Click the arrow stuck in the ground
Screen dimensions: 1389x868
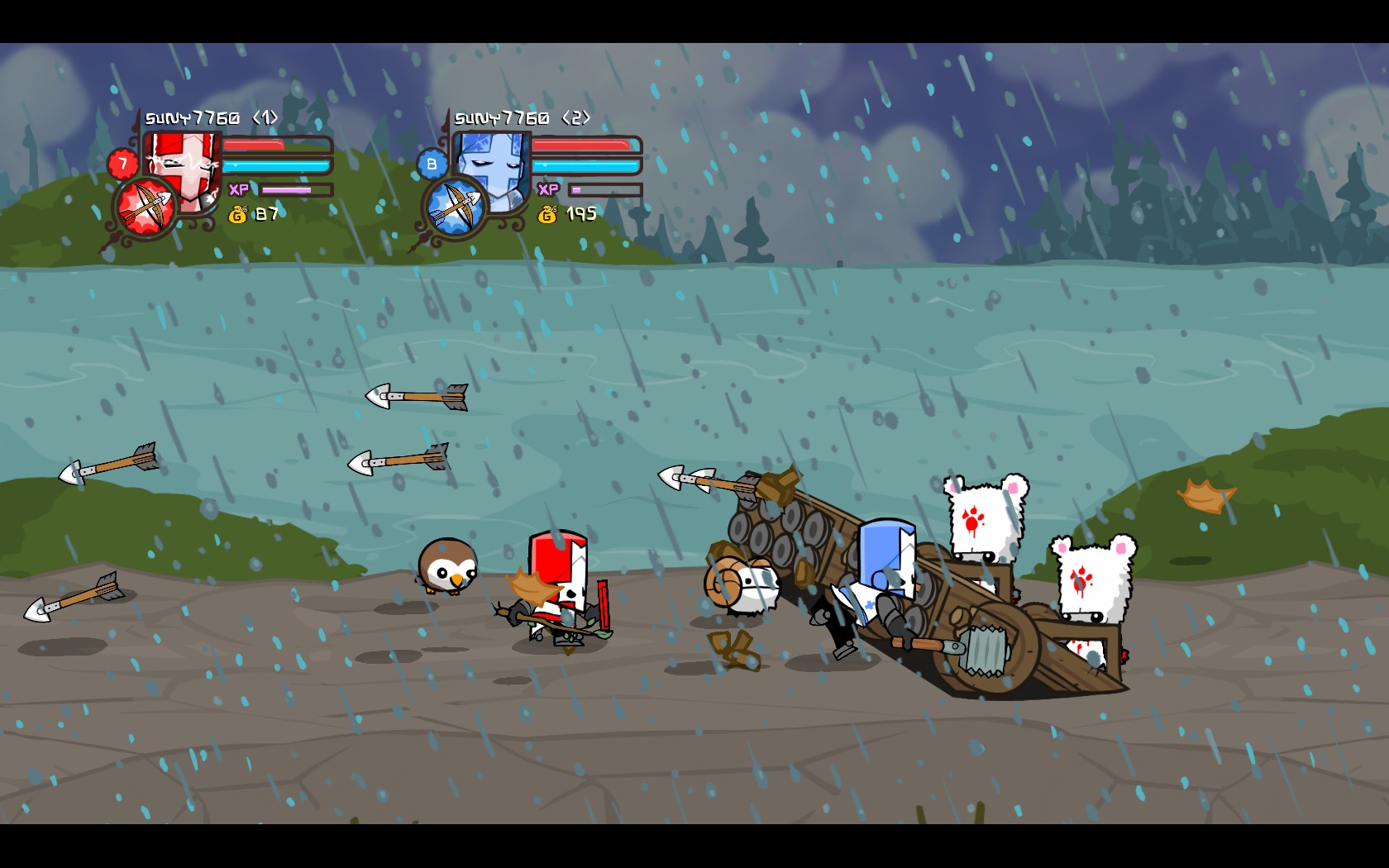click(x=74, y=599)
